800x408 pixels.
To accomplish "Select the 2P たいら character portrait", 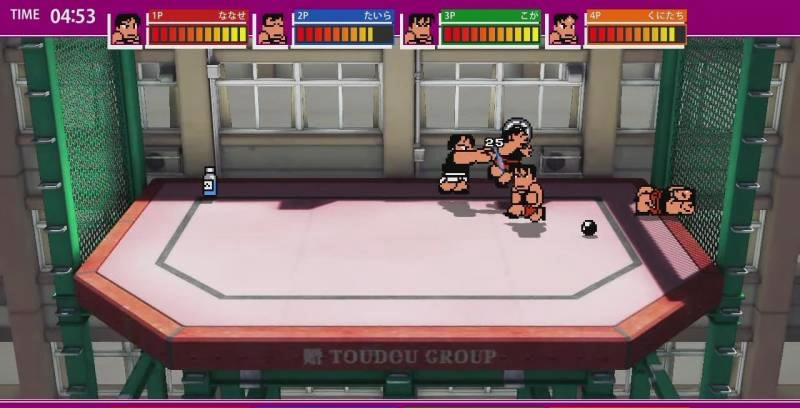I will click(x=272, y=30).
